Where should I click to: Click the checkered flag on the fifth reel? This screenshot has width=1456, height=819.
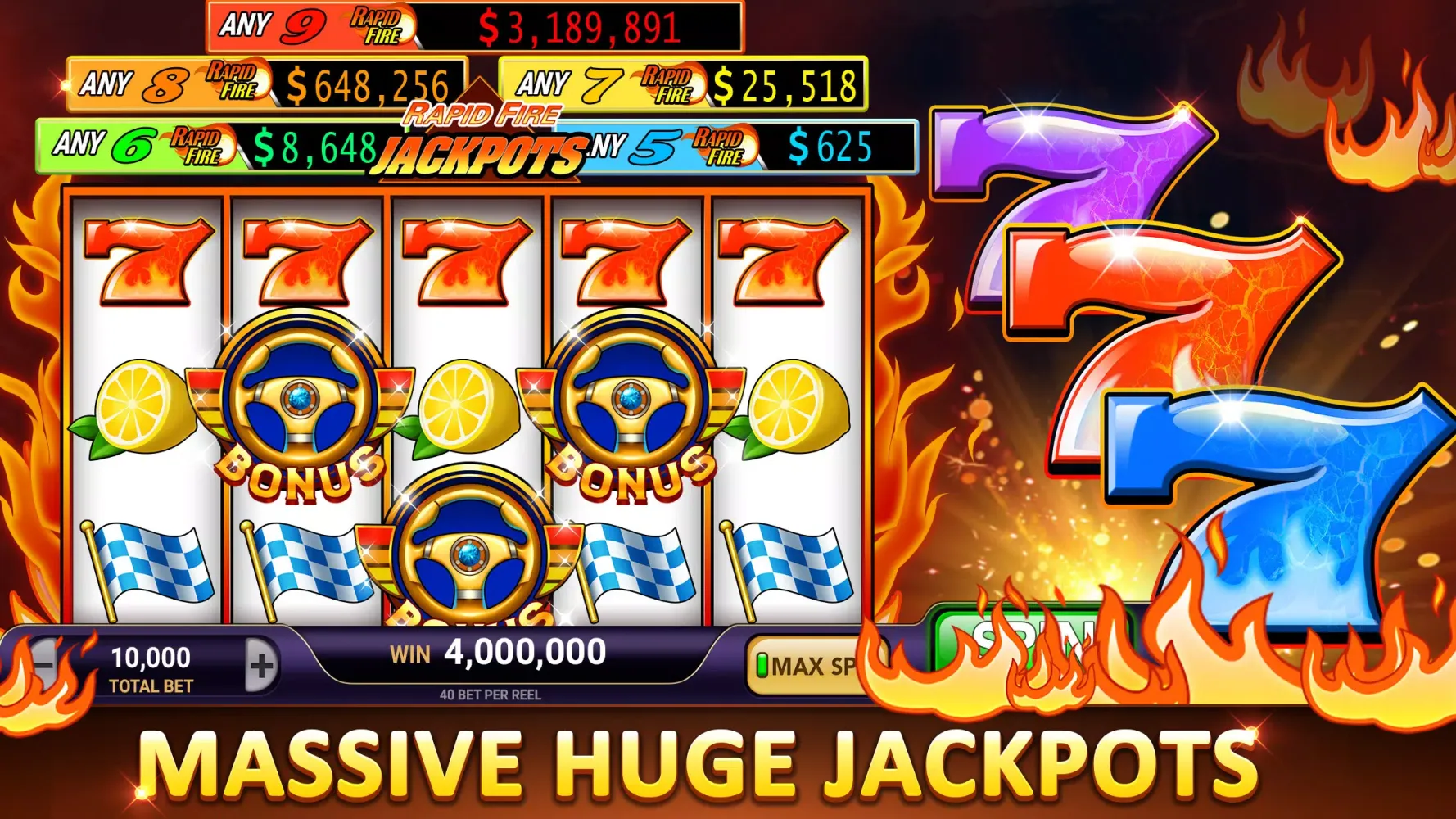tap(786, 561)
